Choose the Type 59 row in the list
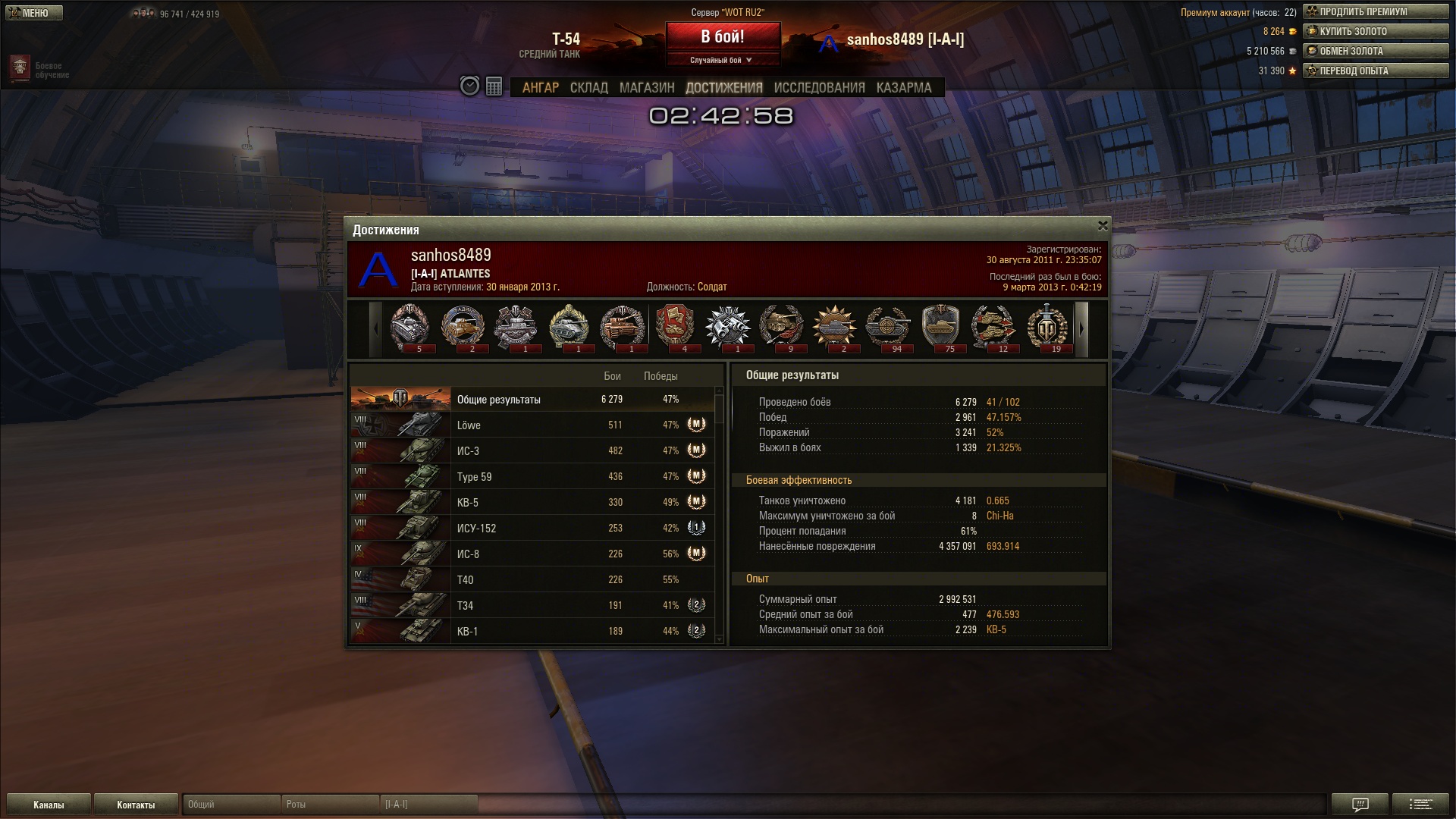1456x819 pixels. [x=531, y=477]
